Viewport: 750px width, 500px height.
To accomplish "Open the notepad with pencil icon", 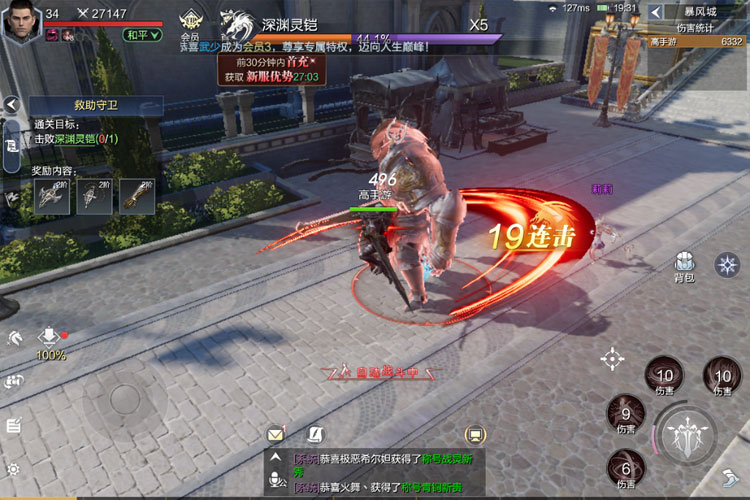I will point(13,425).
